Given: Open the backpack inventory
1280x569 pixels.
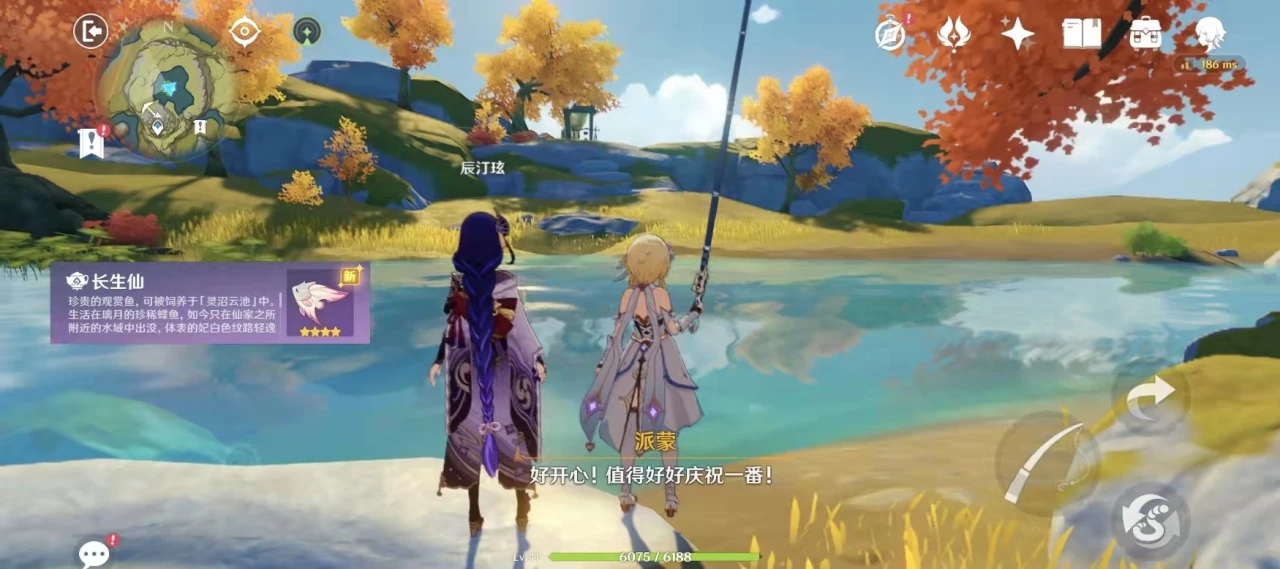Looking at the screenshot, I should (x=1145, y=34).
